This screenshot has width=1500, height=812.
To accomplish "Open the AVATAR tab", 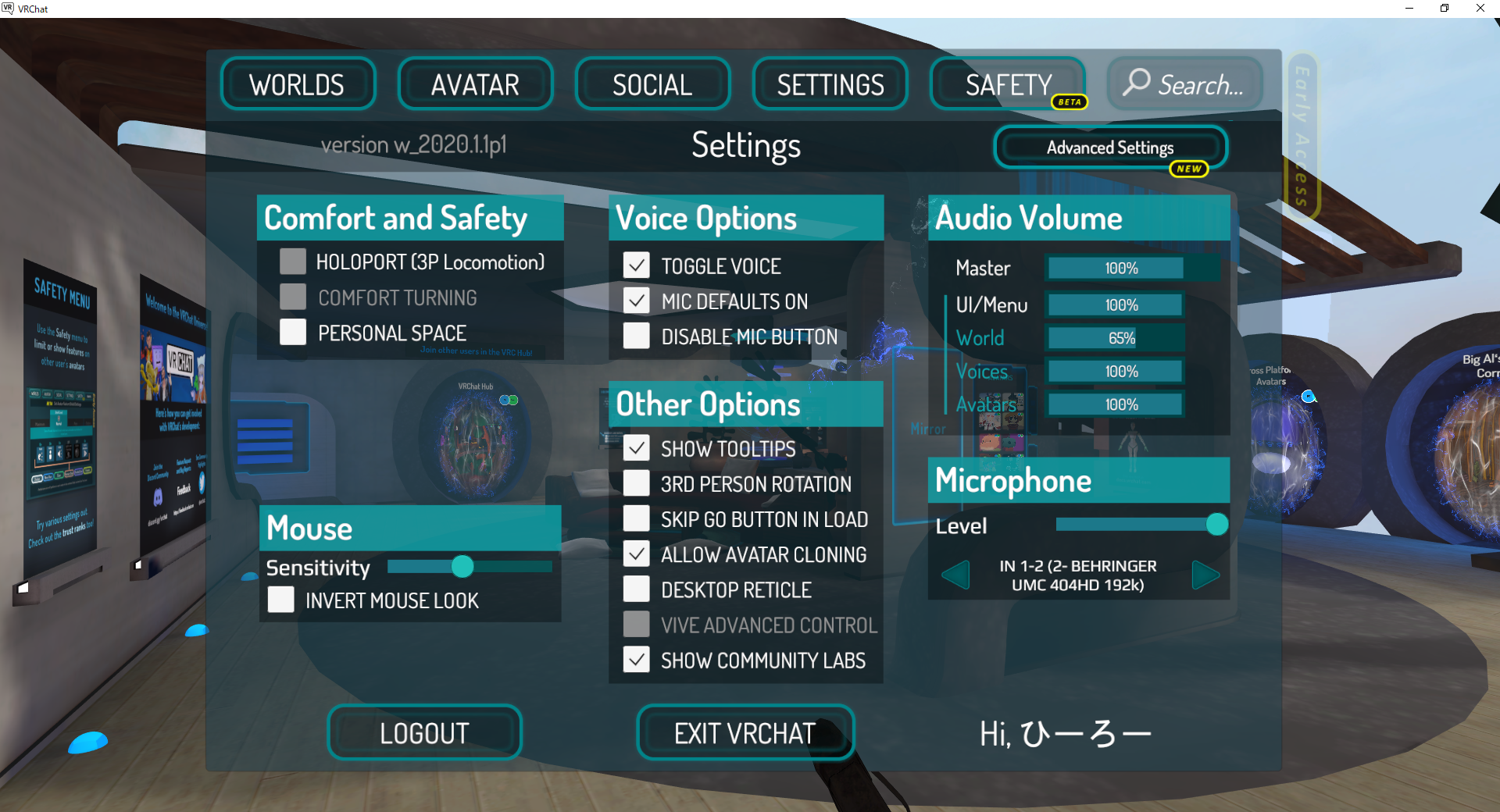I will coord(475,84).
